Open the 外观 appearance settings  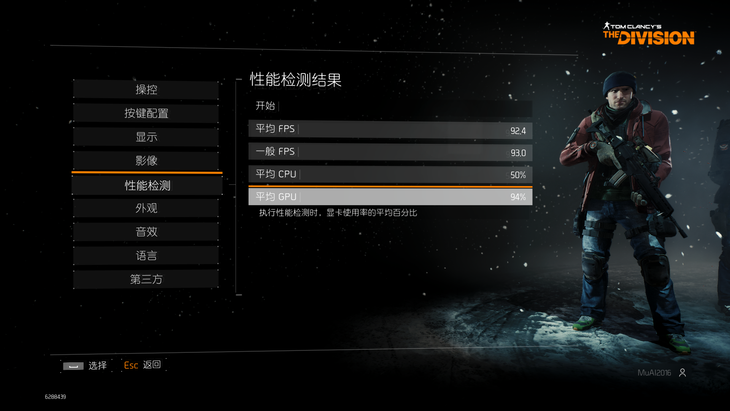pyautogui.click(x=146, y=209)
